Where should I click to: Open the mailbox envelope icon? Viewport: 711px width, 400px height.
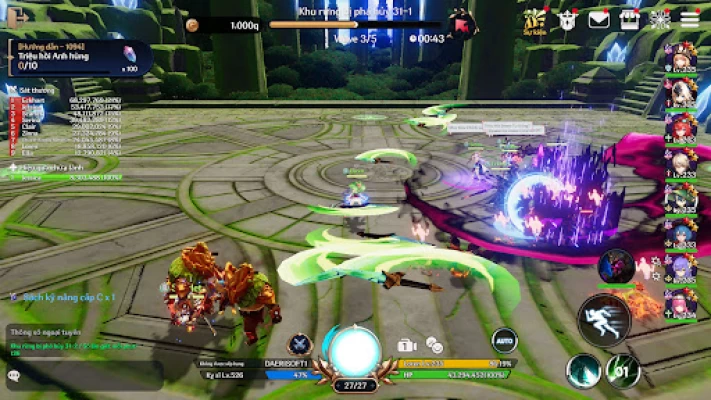pyautogui.click(x=599, y=18)
